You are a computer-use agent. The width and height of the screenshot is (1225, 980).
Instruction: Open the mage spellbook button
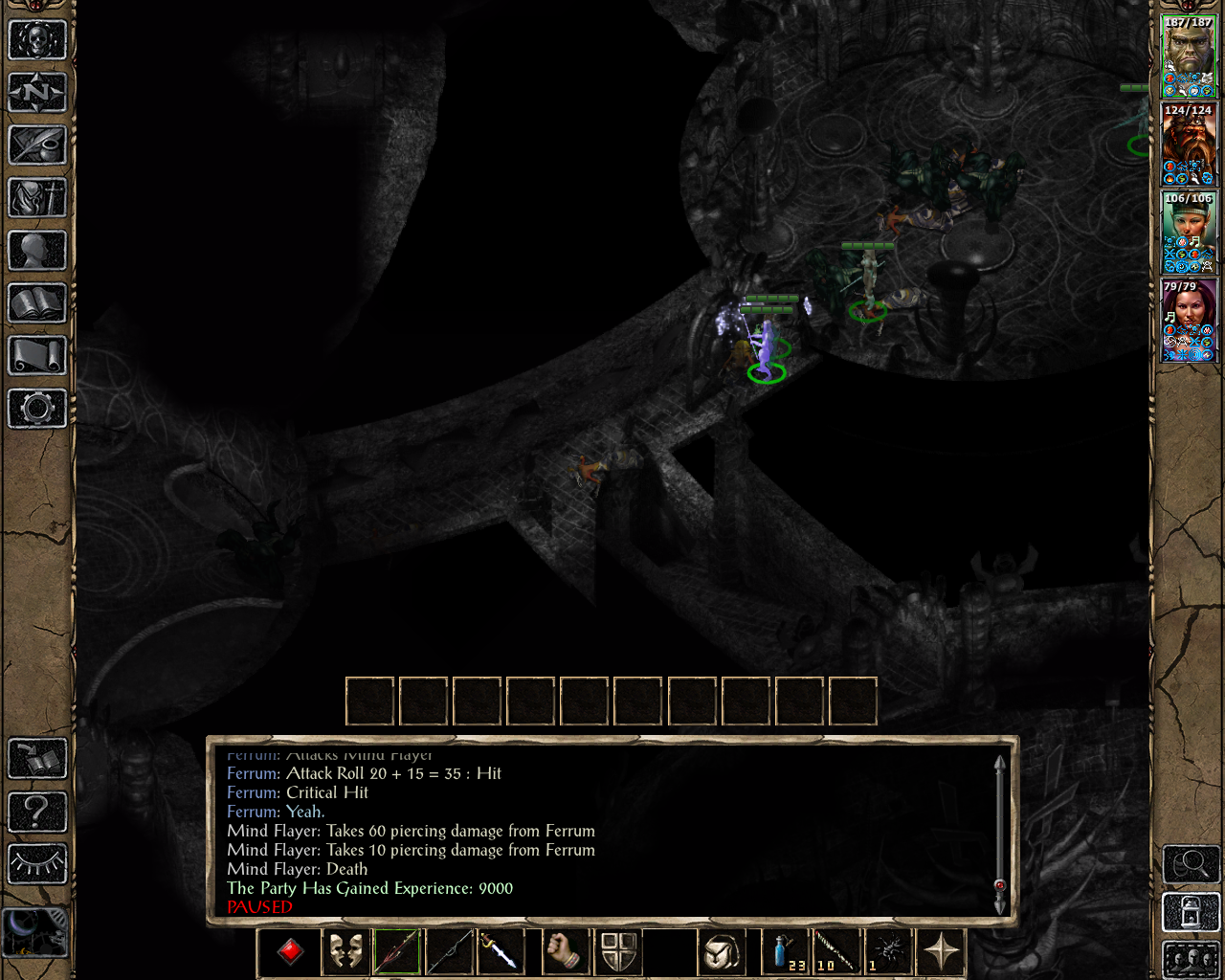[37, 303]
